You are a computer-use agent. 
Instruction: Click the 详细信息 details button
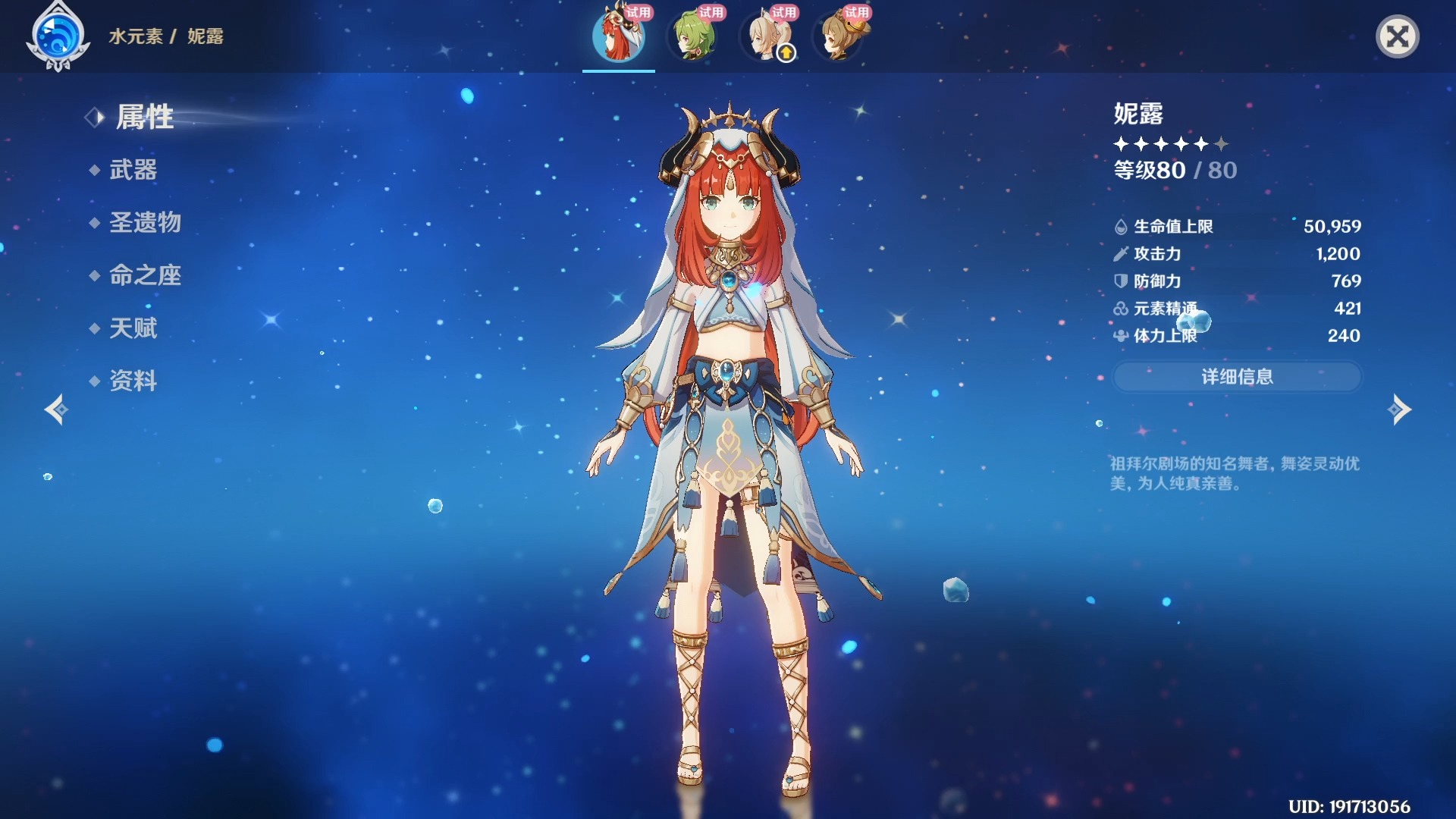click(1237, 377)
